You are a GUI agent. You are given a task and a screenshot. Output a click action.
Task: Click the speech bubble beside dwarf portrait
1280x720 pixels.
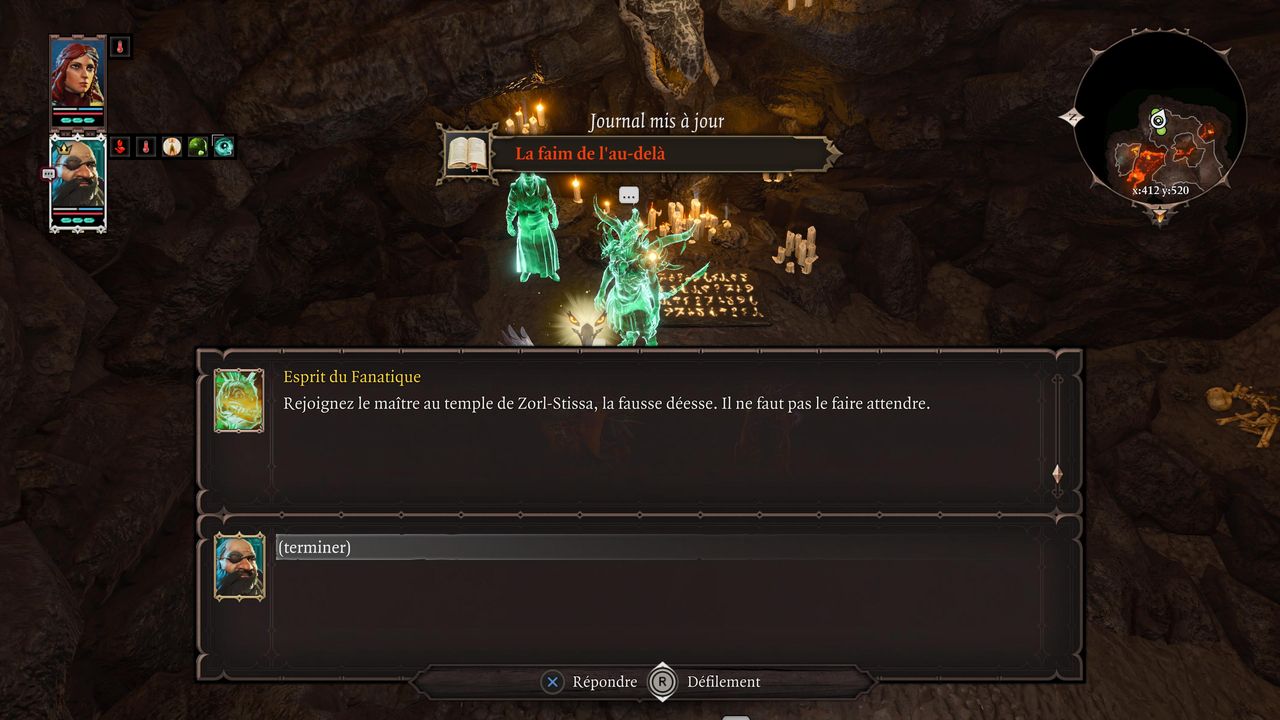pyautogui.click(x=48, y=173)
